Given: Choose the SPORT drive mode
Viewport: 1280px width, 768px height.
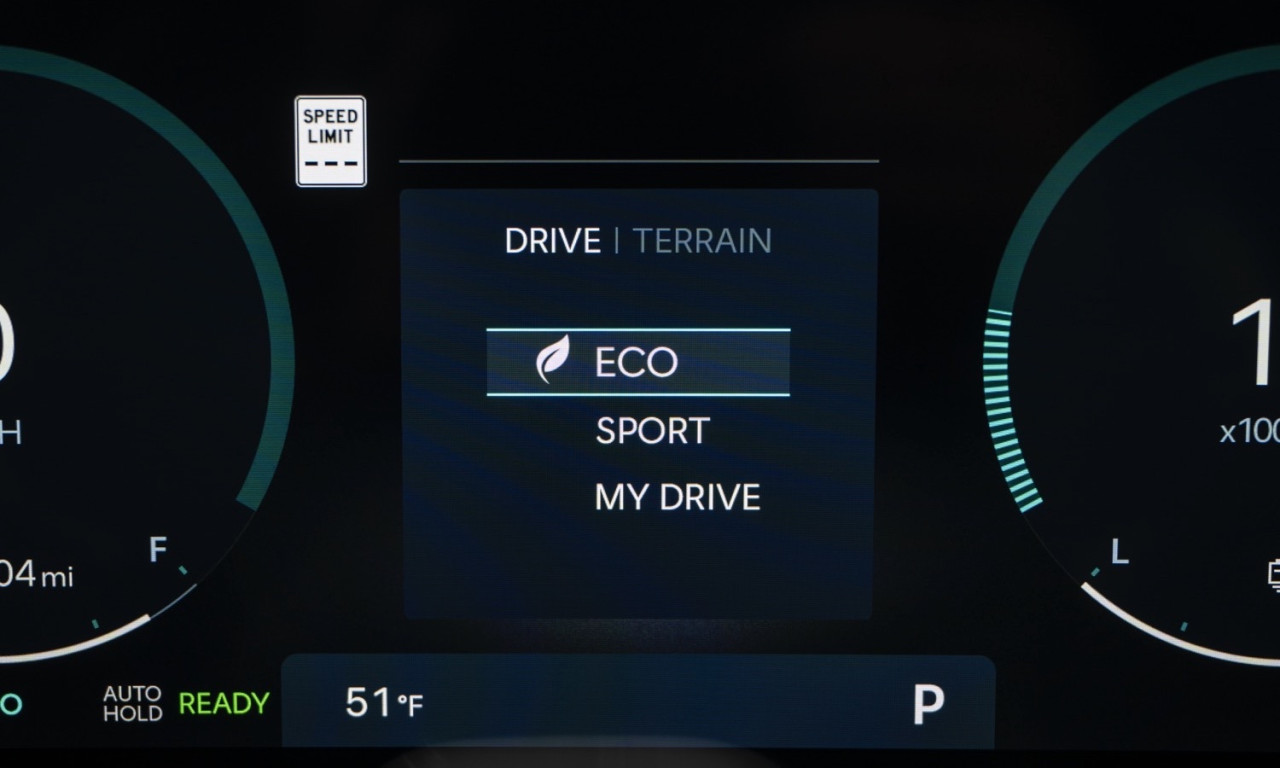Looking at the screenshot, I should point(652,431).
